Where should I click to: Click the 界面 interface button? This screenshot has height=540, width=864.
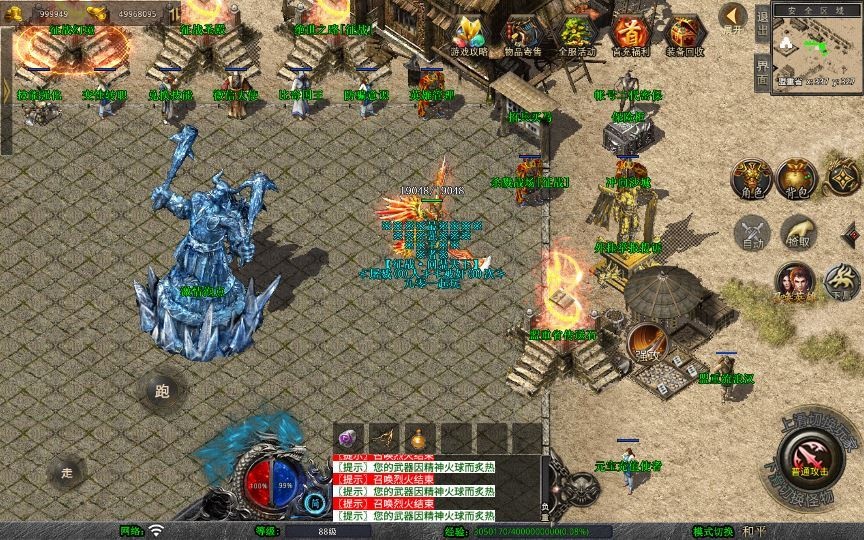(x=762, y=72)
